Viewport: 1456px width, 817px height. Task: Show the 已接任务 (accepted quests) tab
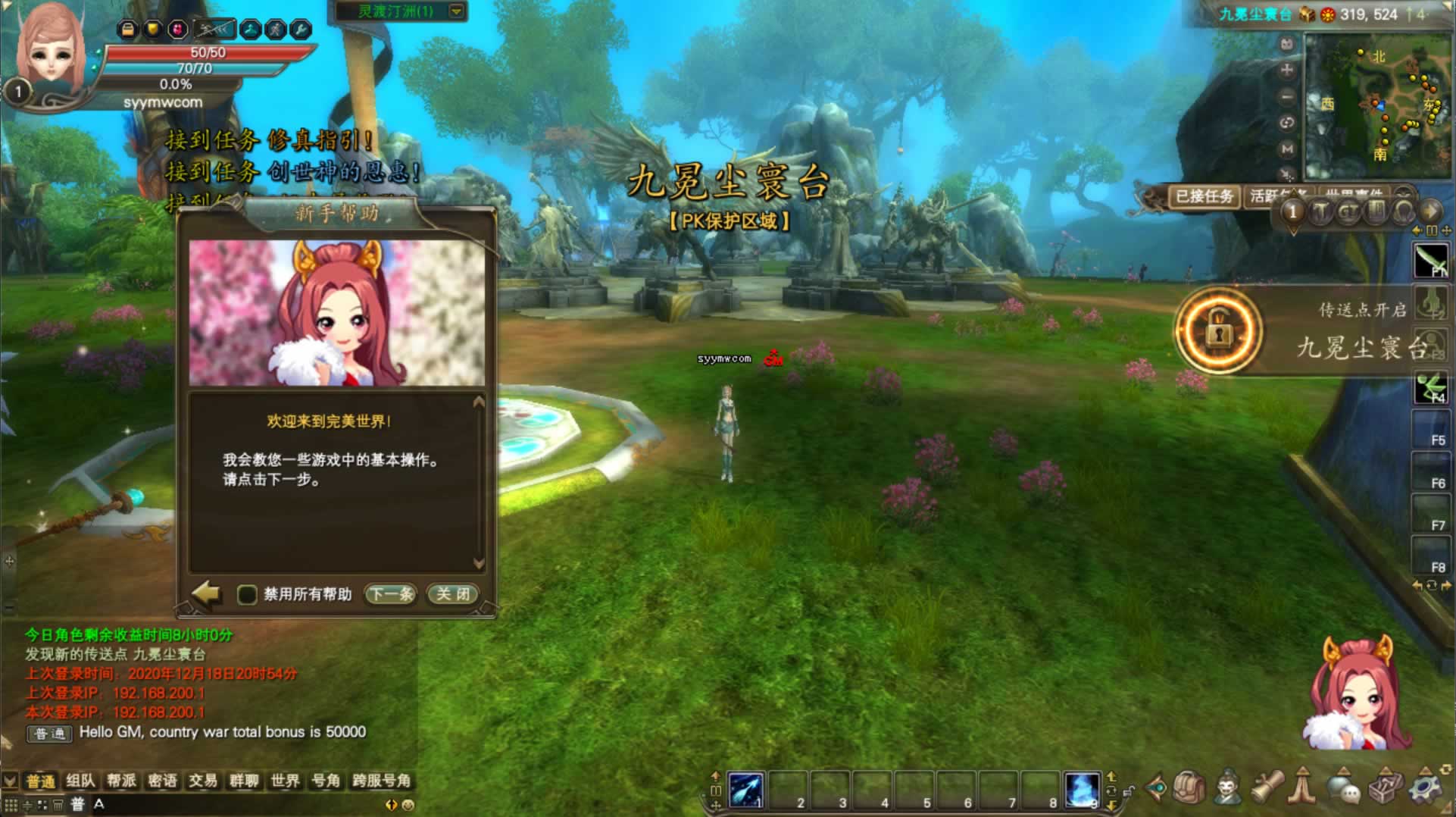coord(1204,197)
